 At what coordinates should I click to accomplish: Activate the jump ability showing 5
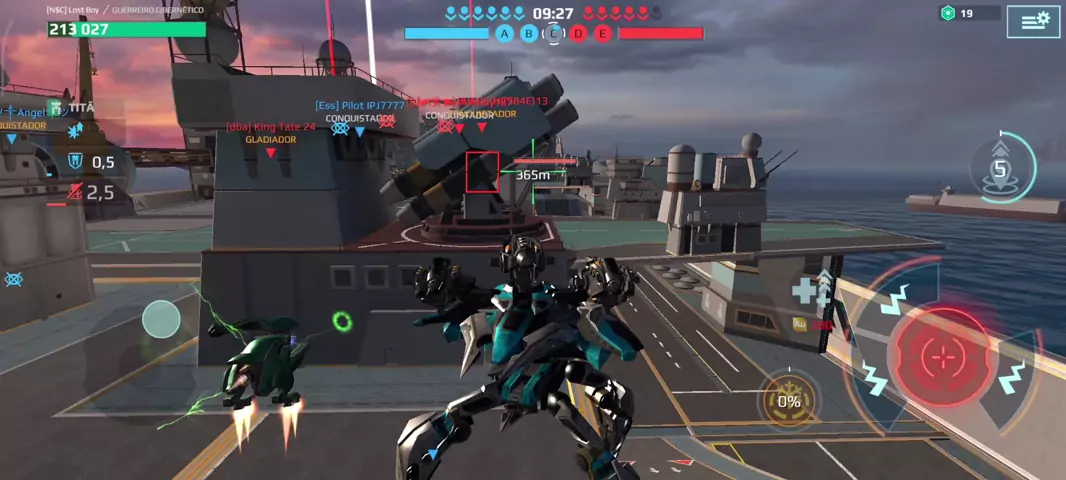click(x=1000, y=169)
